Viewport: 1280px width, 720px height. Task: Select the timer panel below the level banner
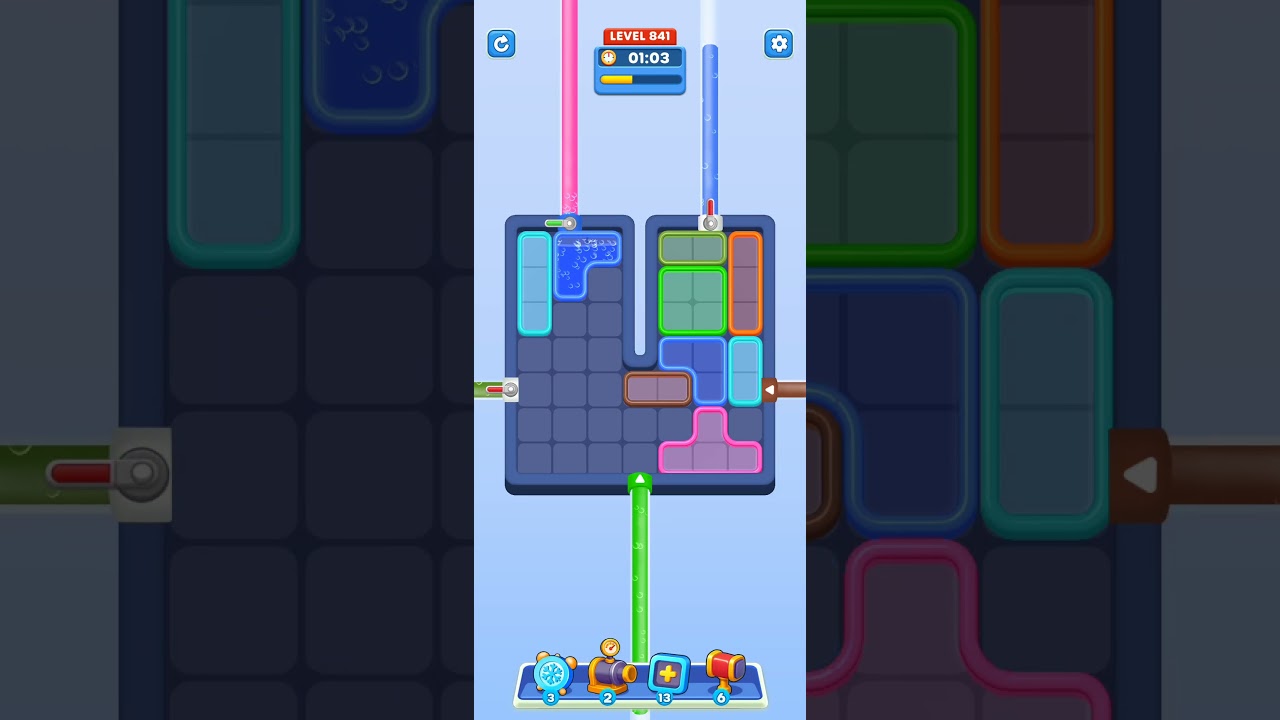pyautogui.click(x=640, y=69)
